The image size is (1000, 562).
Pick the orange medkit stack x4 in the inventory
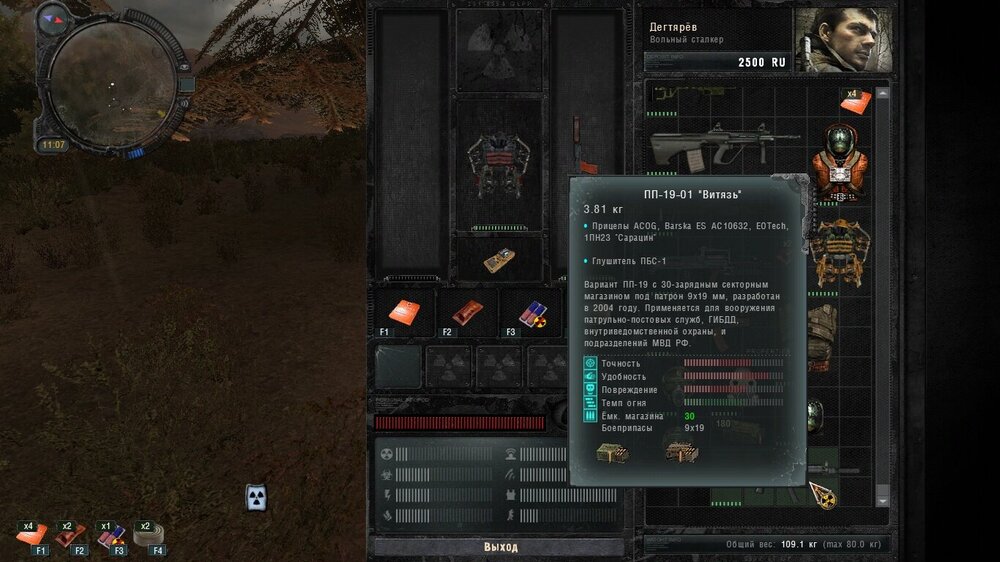coord(853,101)
